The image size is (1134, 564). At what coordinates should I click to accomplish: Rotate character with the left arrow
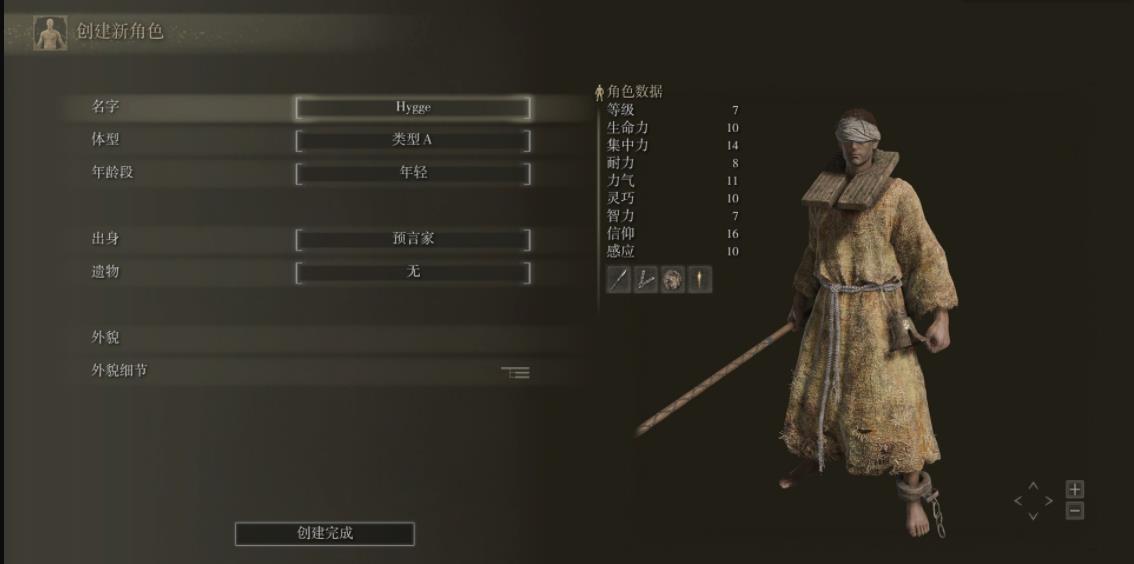click(1019, 501)
